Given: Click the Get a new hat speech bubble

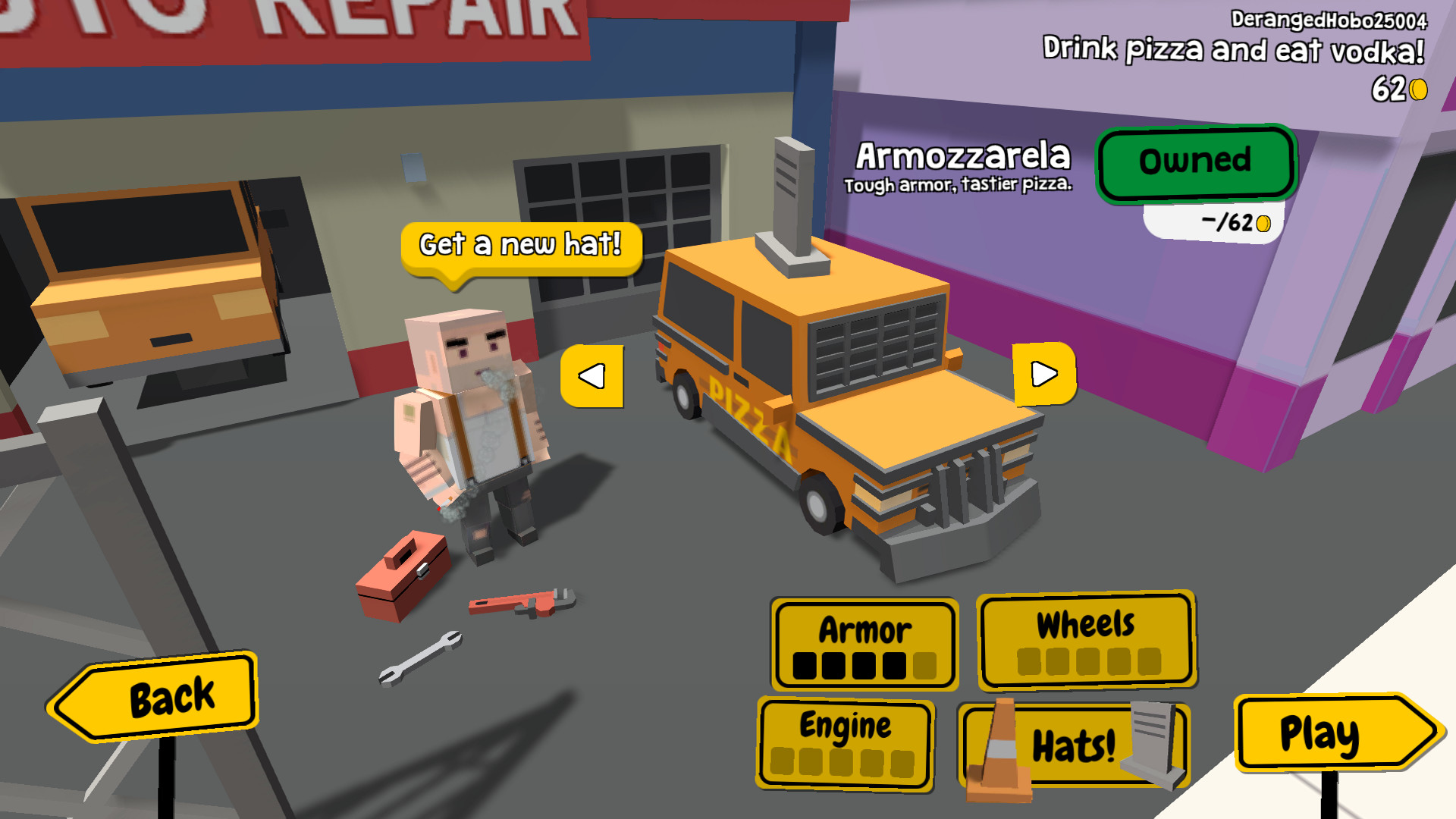Looking at the screenshot, I should [521, 244].
